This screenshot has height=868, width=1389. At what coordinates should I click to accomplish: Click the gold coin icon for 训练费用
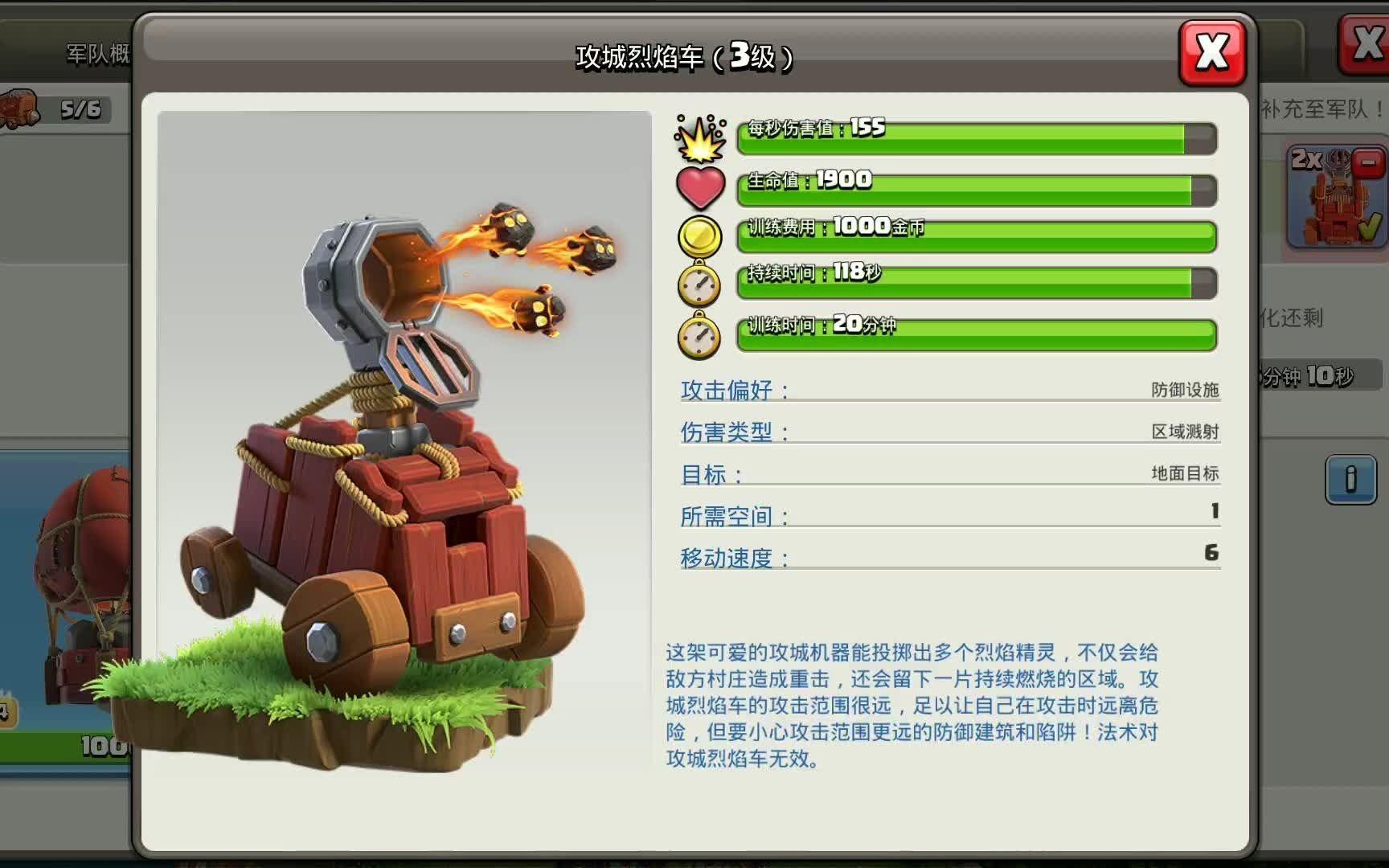pos(699,237)
